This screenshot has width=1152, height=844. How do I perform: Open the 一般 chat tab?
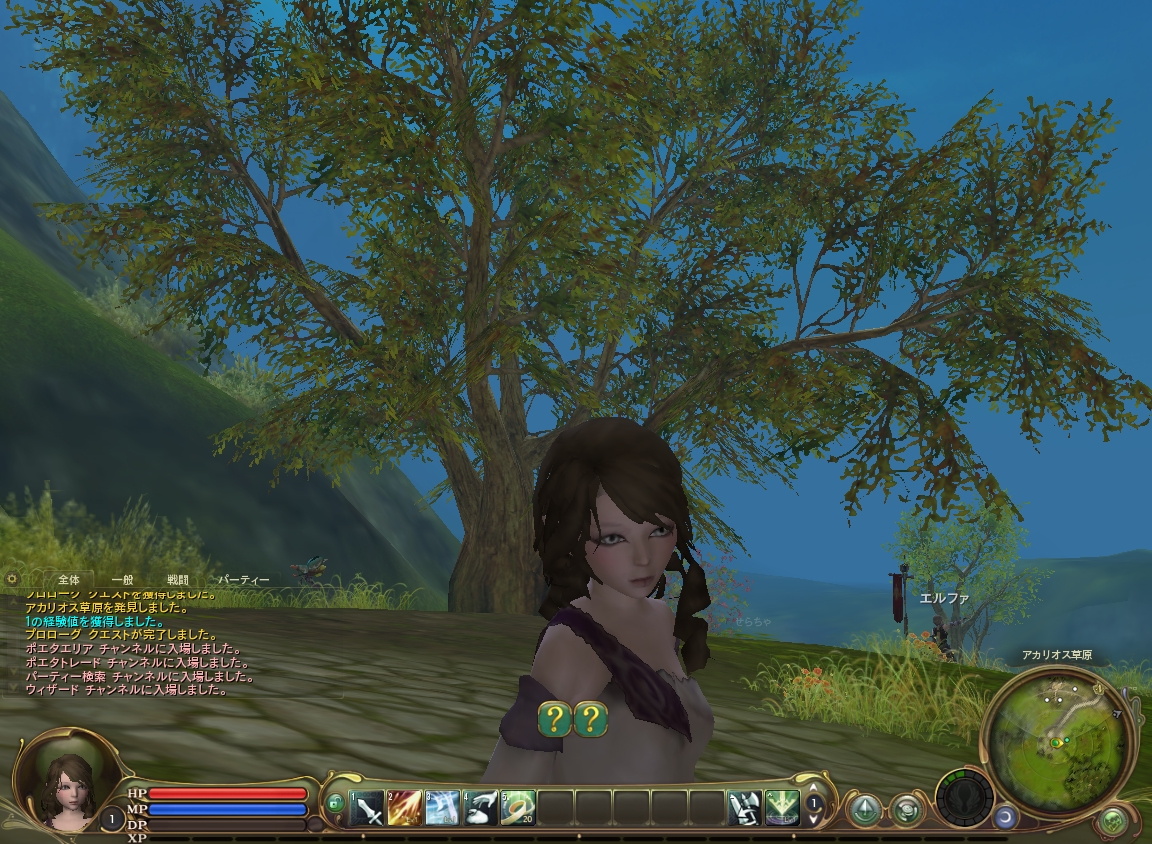122,580
